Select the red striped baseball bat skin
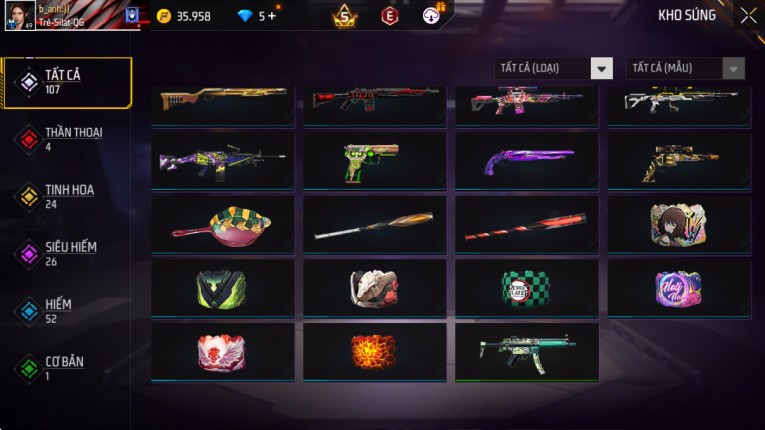This screenshot has height=430, width=765. pos(527,225)
